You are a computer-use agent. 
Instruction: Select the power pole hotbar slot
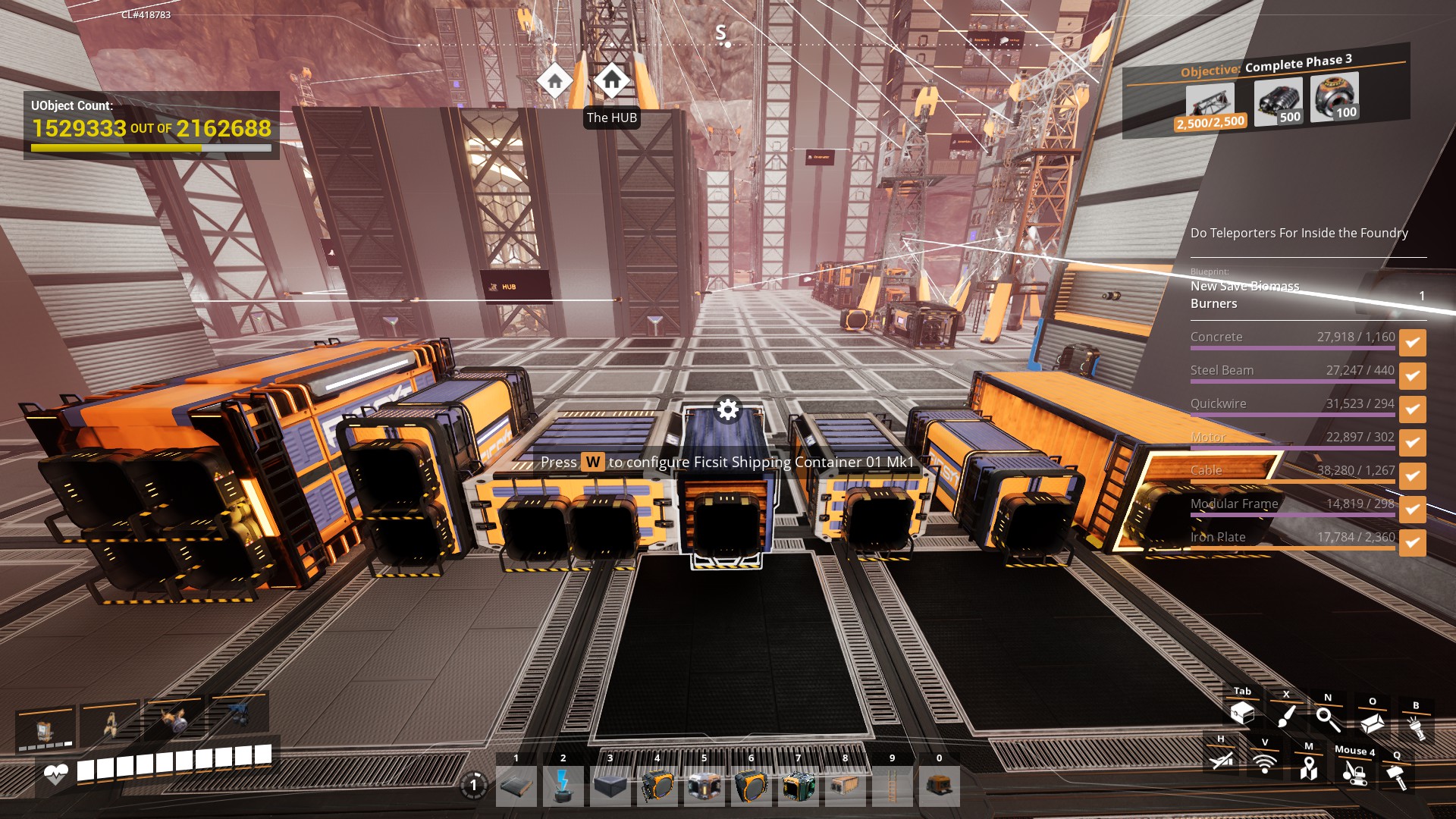[x=563, y=786]
